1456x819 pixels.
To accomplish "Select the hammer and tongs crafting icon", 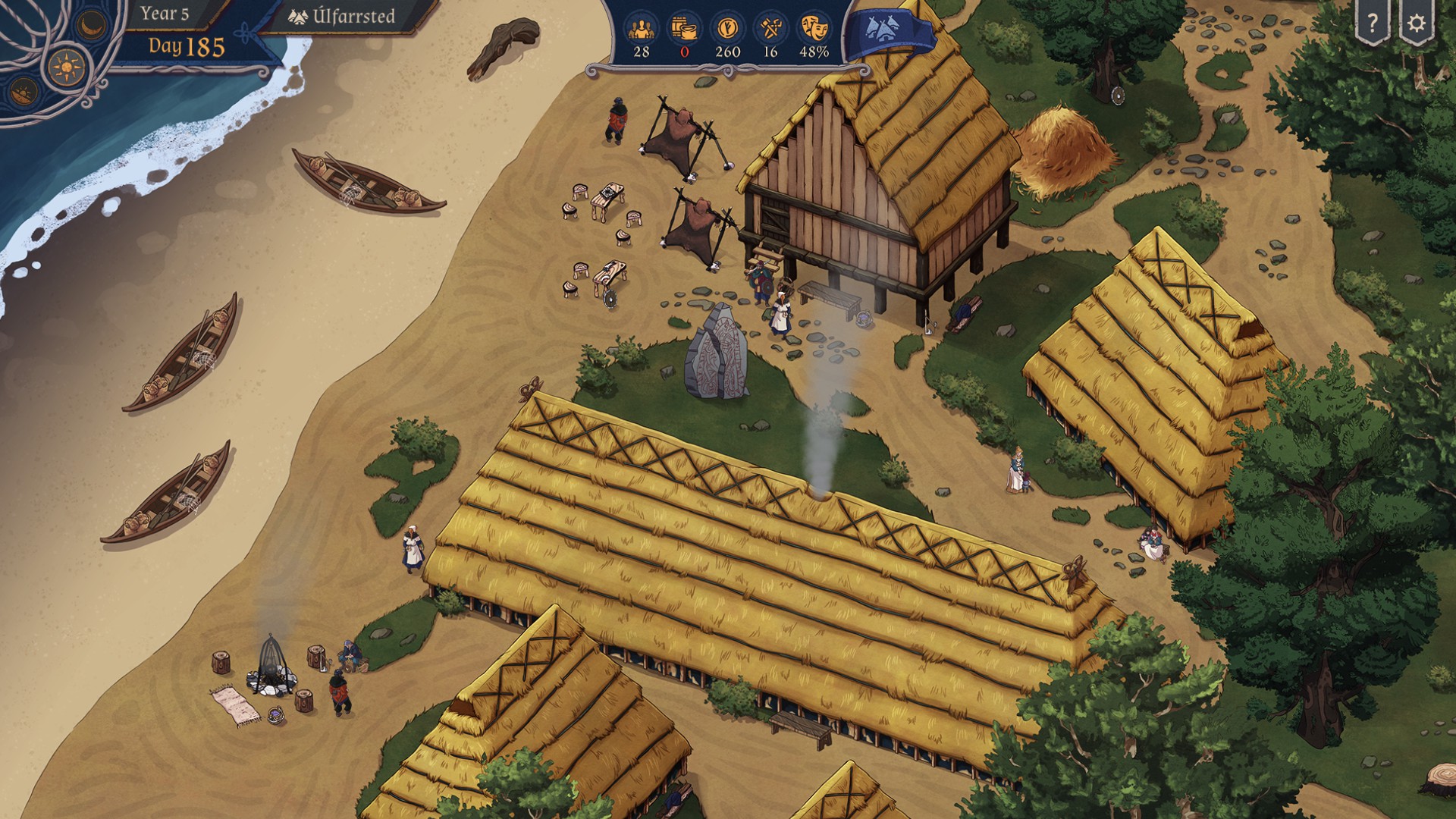I will point(770,29).
